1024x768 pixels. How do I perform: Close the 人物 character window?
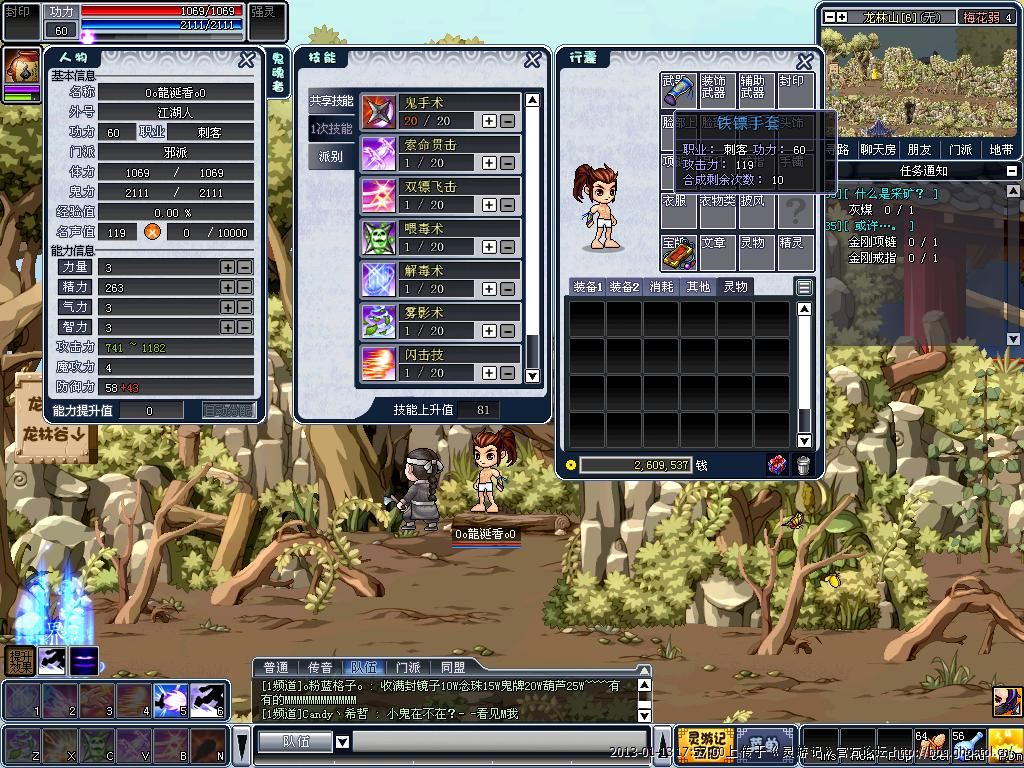coord(246,60)
